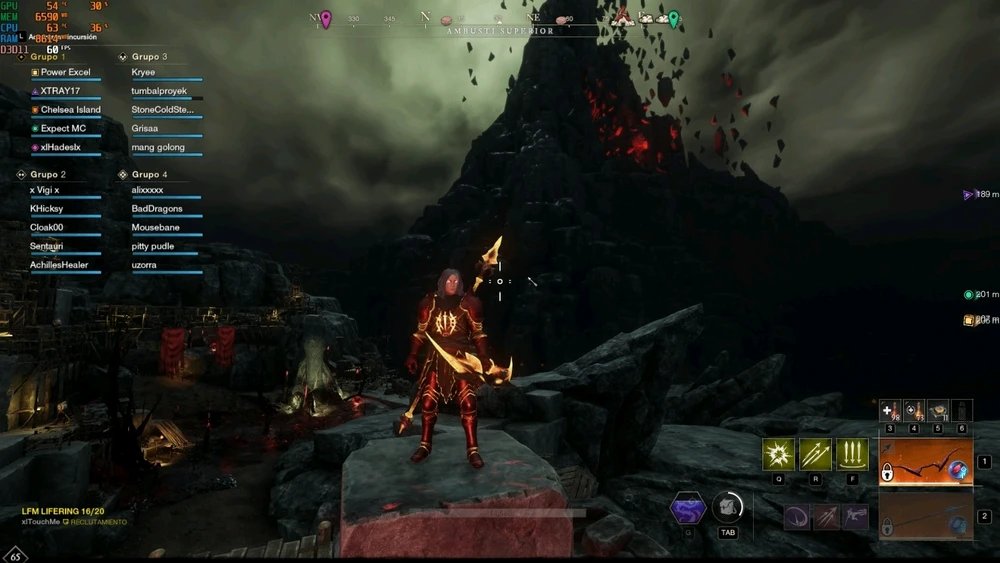Use the regeneration potion with 73 count

tap(914, 410)
